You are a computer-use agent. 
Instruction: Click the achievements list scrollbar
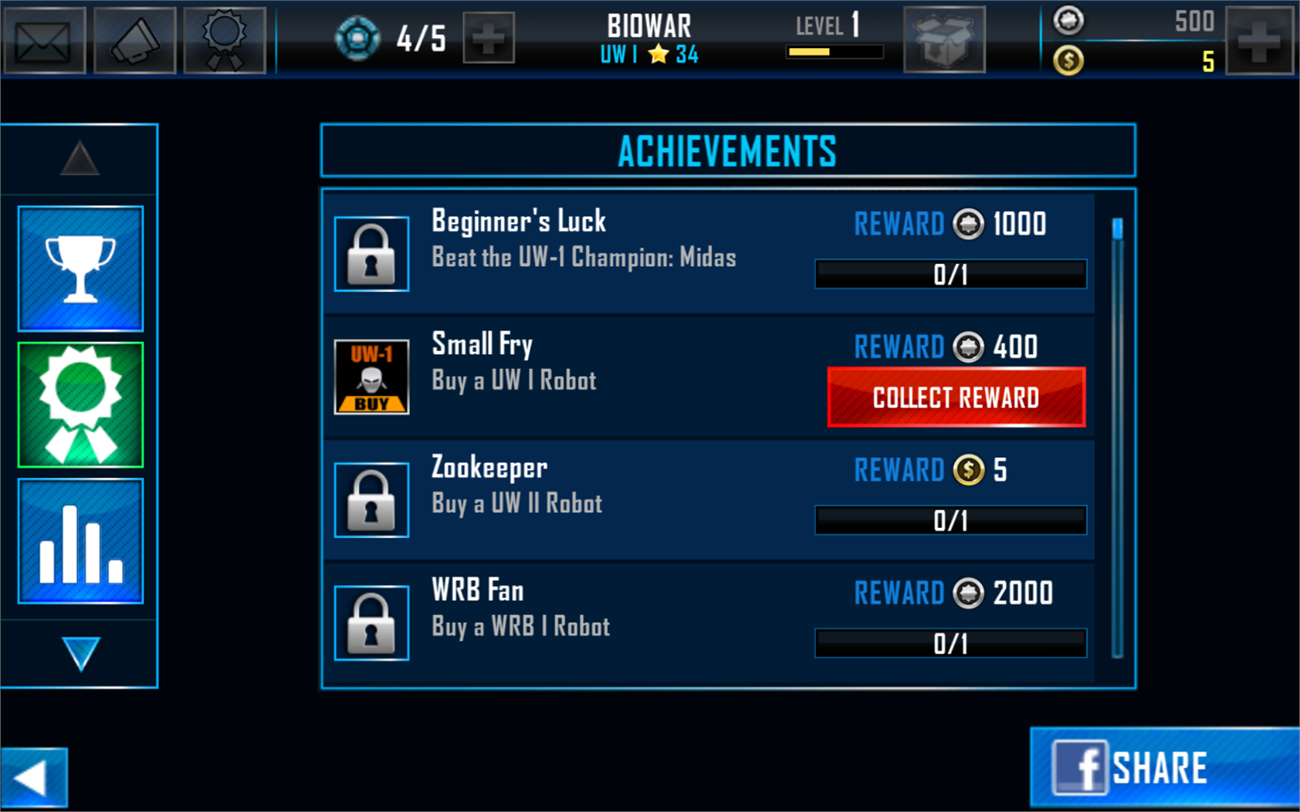pos(1117,438)
